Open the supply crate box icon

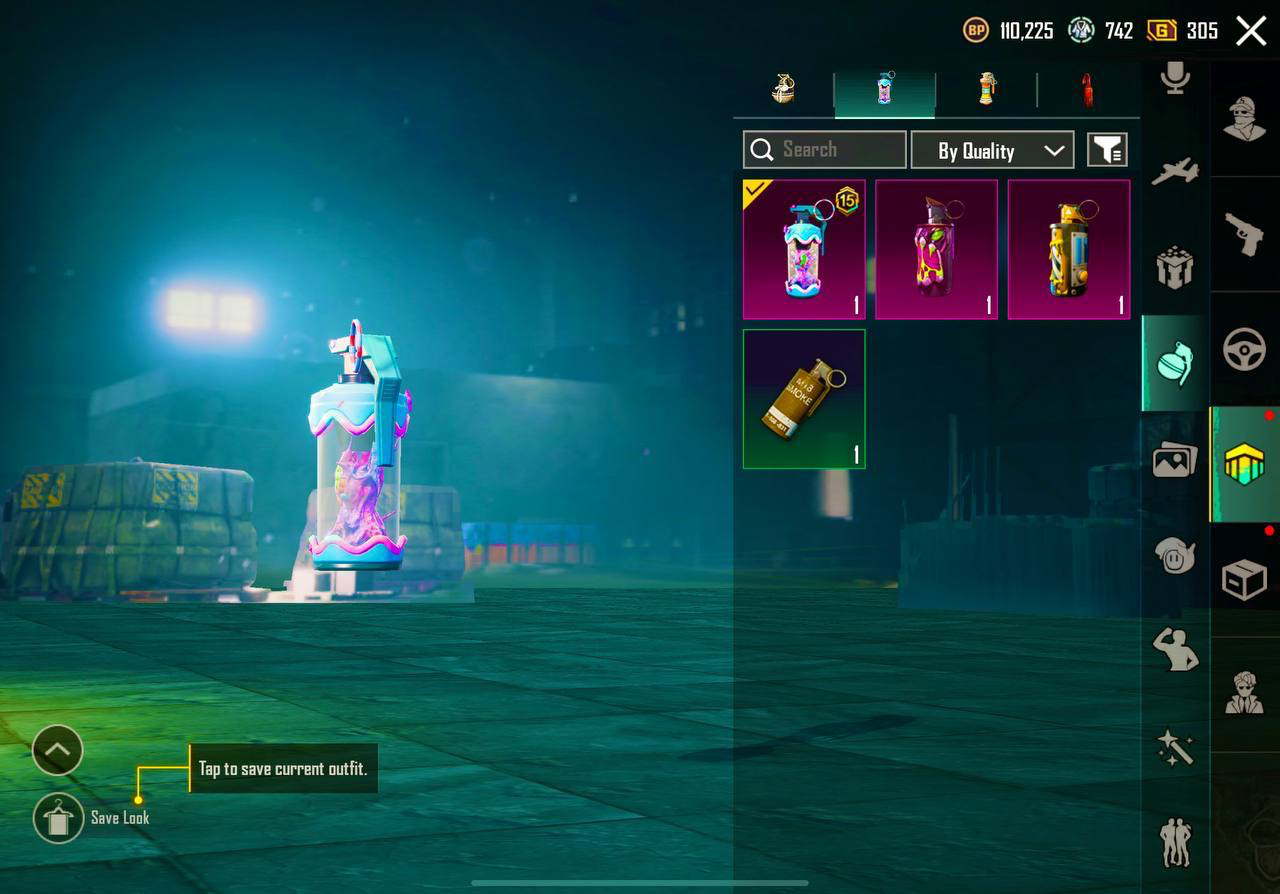point(1245,580)
